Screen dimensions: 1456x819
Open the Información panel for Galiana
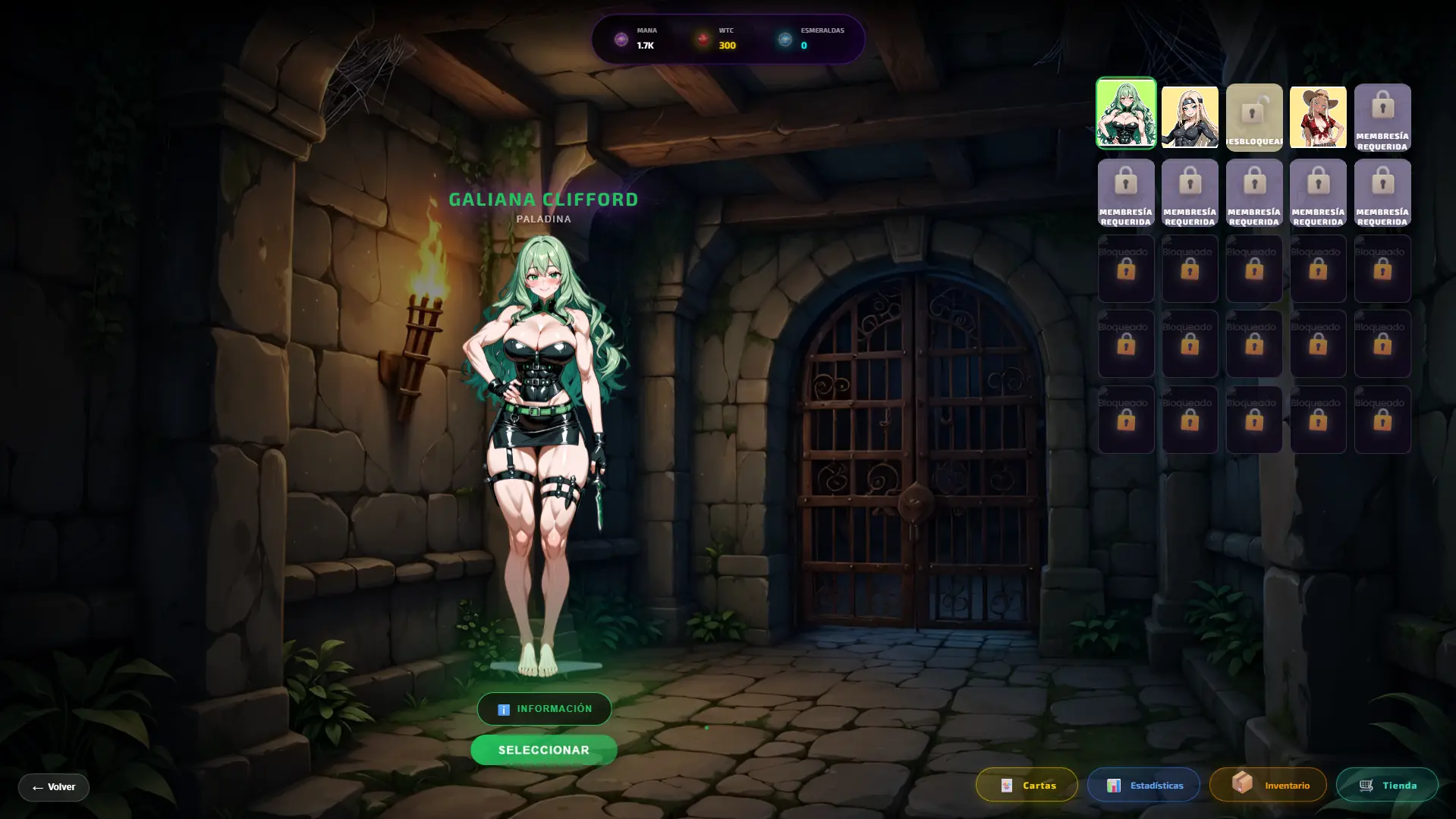pyautogui.click(x=544, y=709)
